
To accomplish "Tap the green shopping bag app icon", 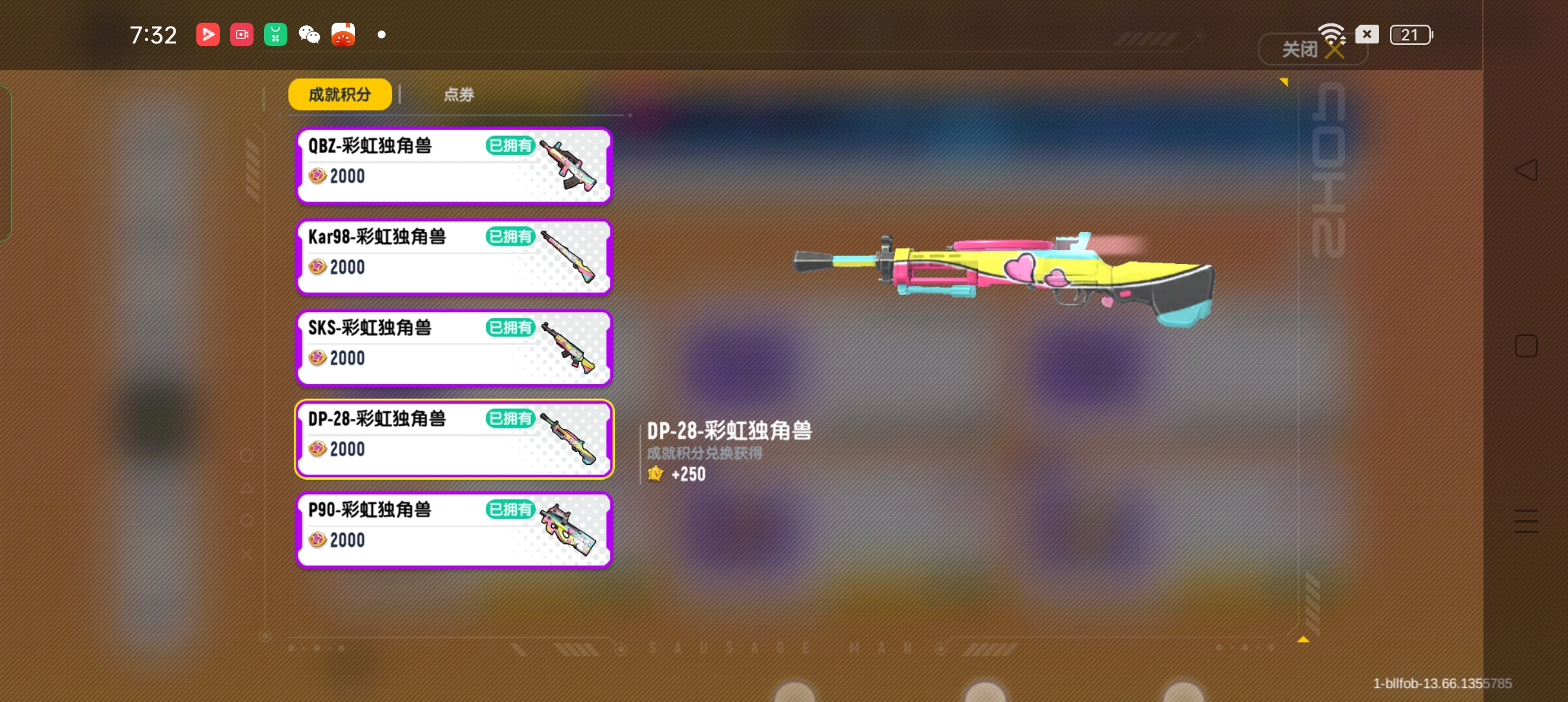I will [x=275, y=34].
